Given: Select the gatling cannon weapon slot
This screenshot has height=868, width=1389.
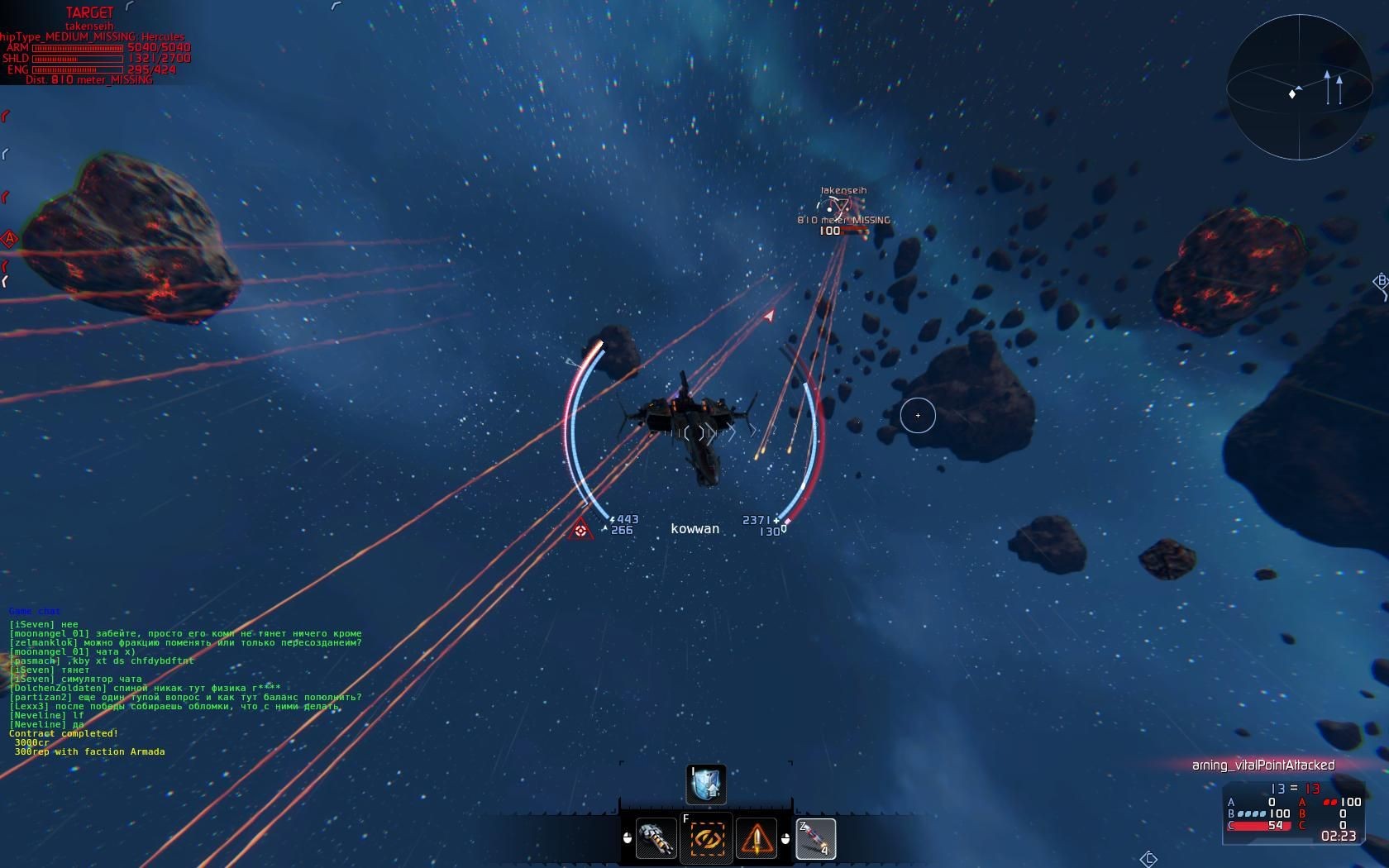Looking at the screenshot, I should click(x=656, y=840).
